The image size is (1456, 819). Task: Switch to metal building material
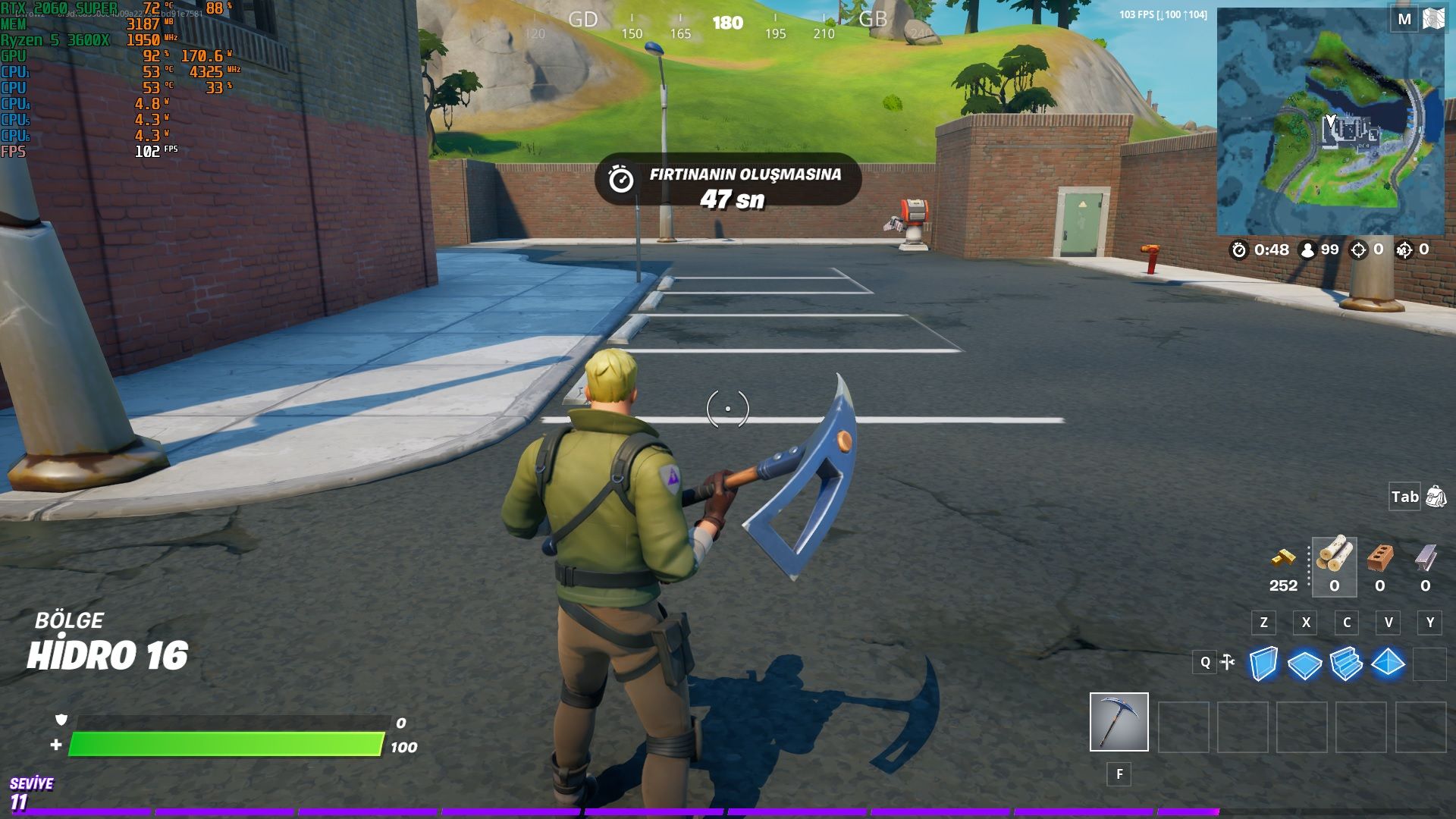click(x=1426, y=559)
